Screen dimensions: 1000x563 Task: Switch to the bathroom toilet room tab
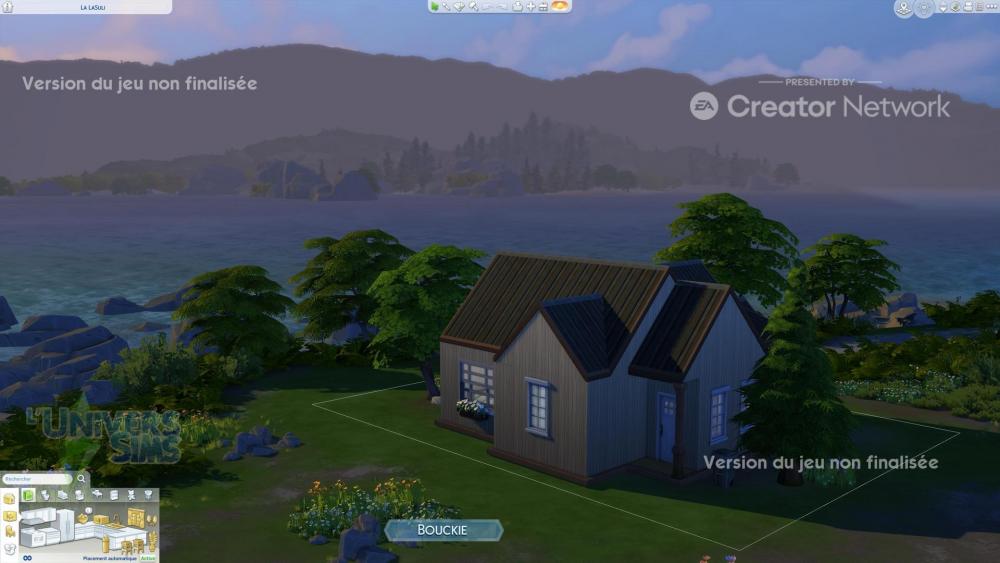pos(46,495)
